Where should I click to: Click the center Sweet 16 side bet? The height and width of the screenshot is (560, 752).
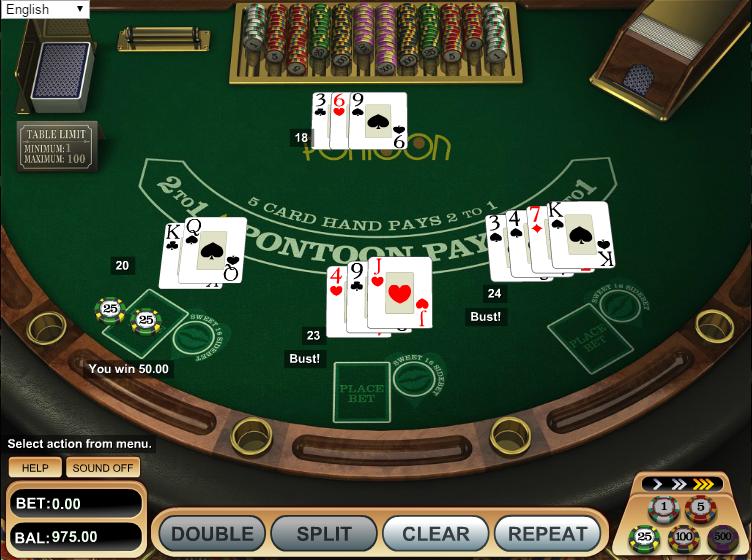[413, 380]
